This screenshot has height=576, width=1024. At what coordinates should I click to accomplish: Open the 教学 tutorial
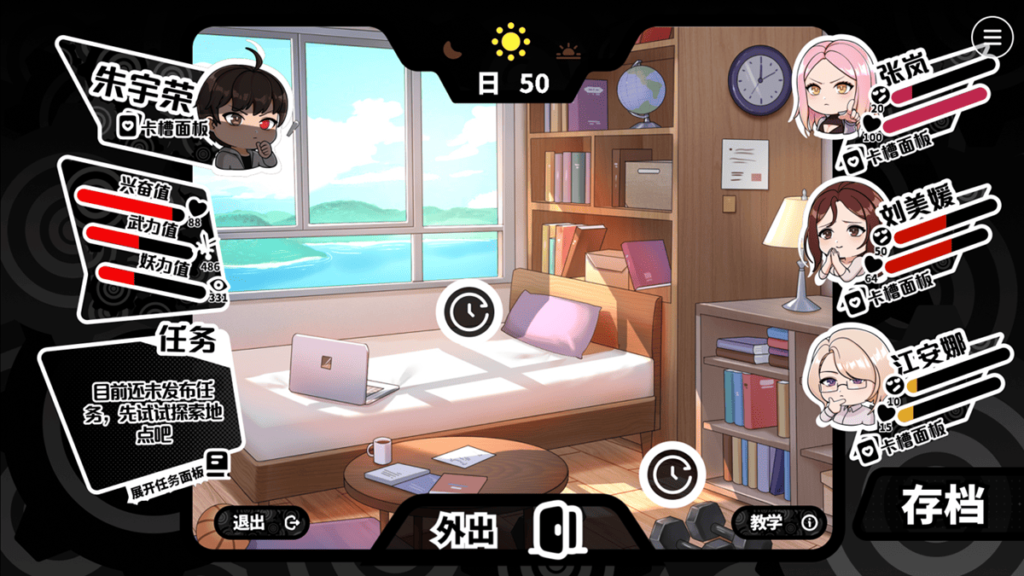point(780,521)
